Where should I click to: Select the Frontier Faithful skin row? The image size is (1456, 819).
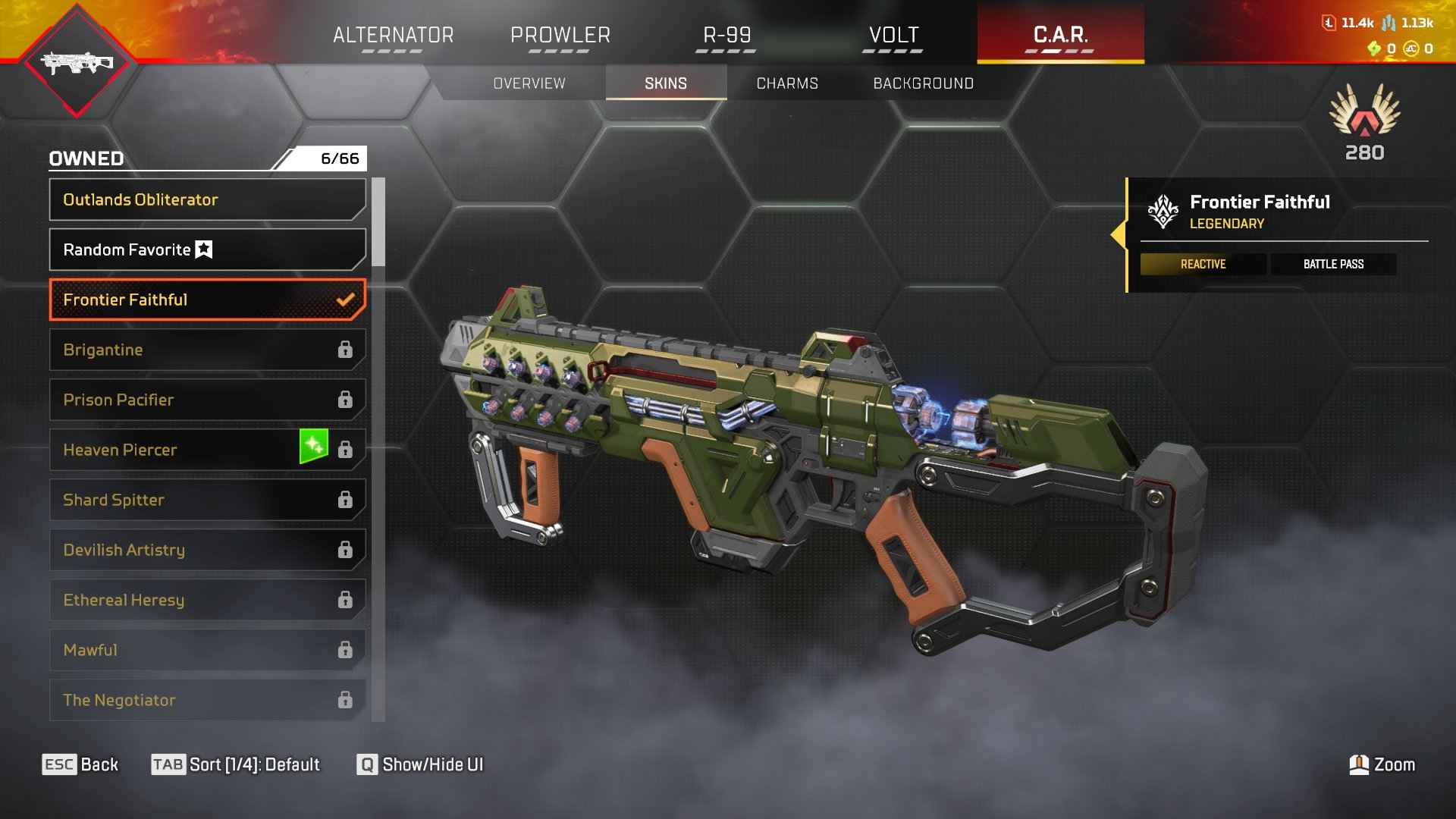click(207, 300)
